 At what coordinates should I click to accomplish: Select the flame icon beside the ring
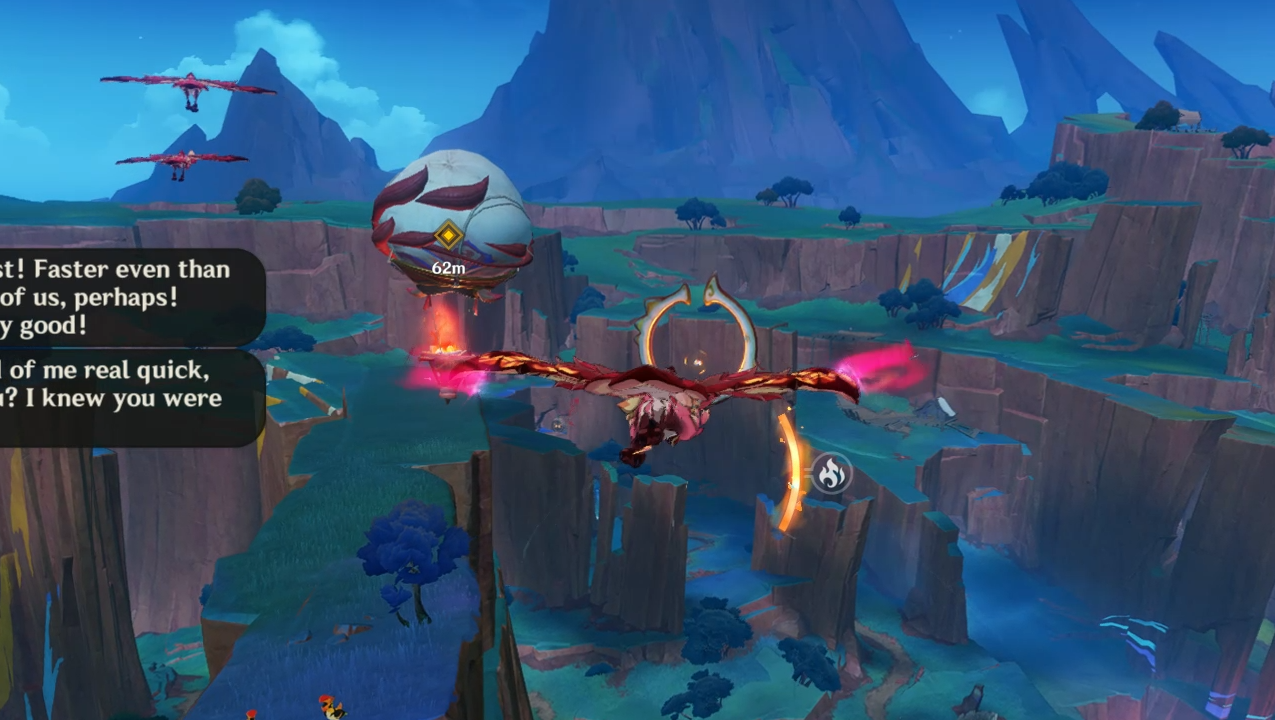point(830,473)
